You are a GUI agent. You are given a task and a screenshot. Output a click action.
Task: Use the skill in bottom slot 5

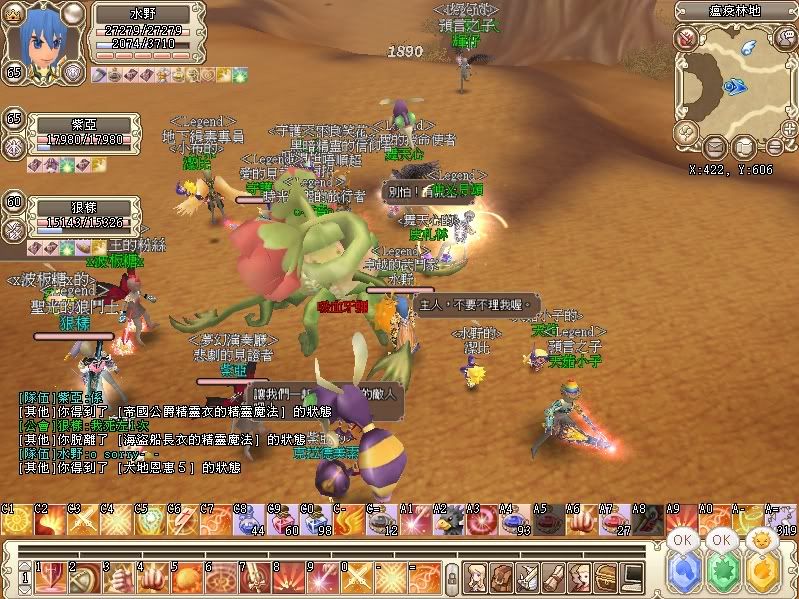183,576
